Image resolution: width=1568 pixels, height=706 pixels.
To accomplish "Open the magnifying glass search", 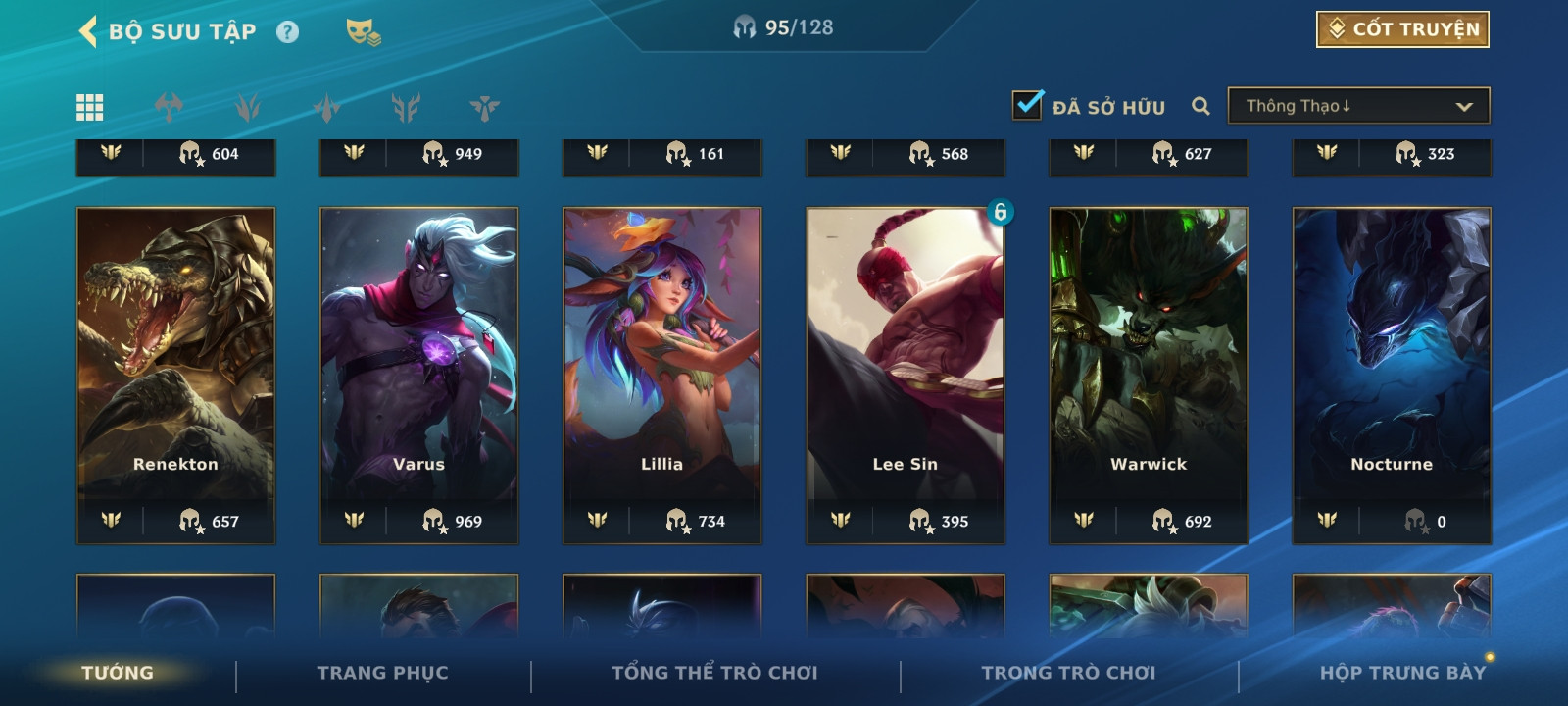I will pyautogui.click(x=1200, y=106).
